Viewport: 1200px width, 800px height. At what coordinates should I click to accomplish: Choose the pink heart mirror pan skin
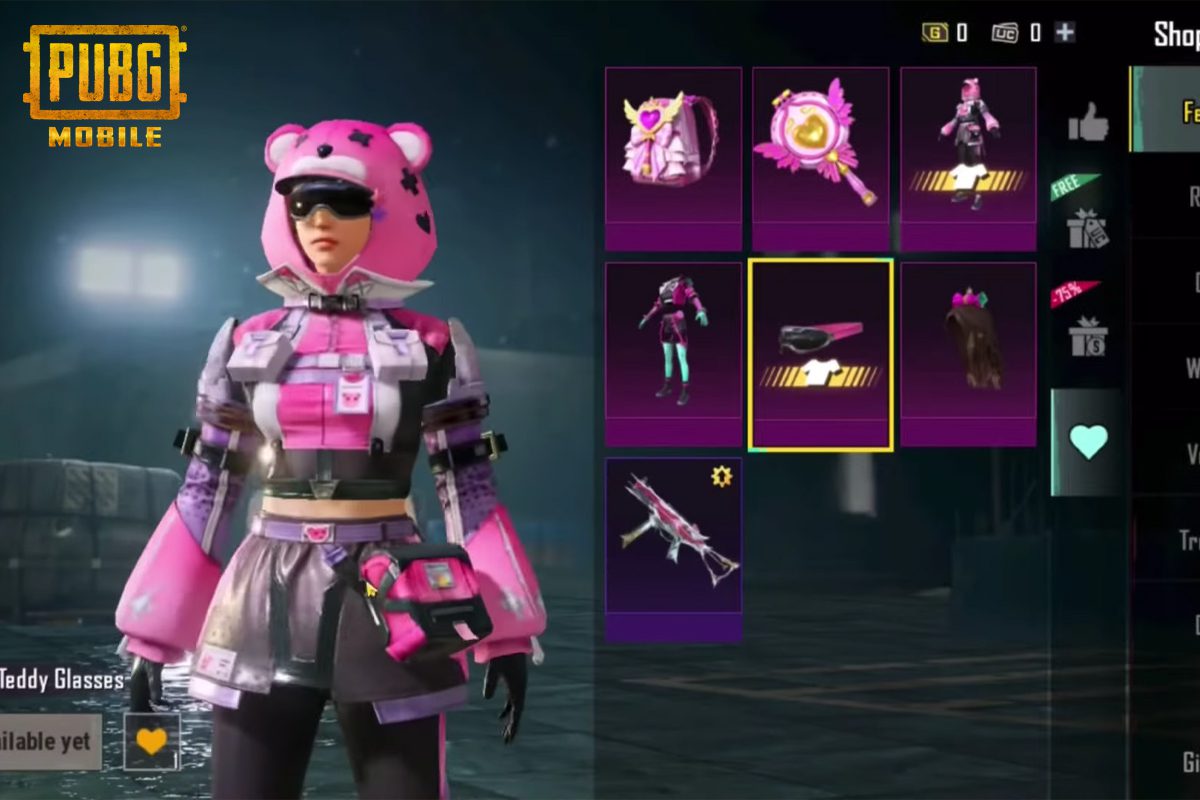click(x=820, y=157)
